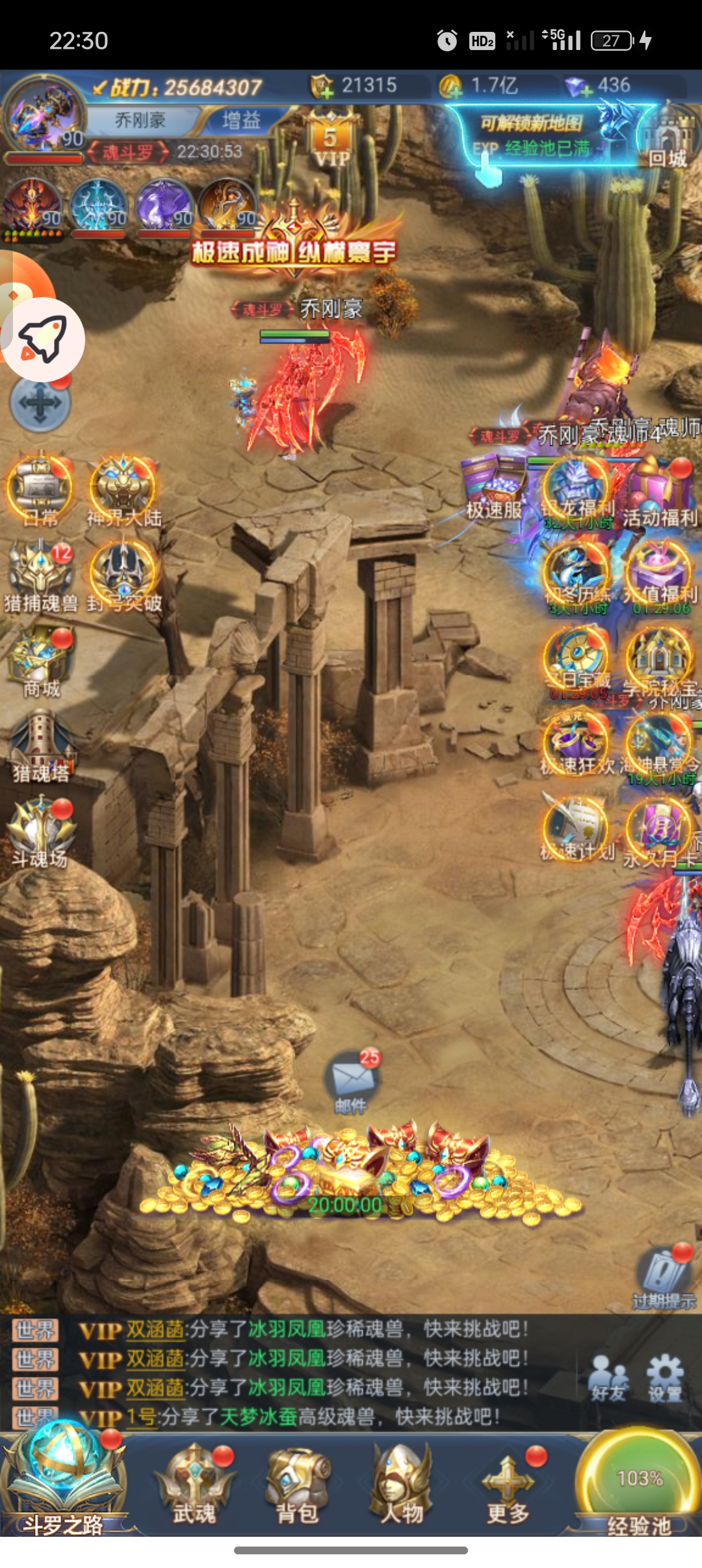
Task: Open the 活动福利 event rewards
Action: pyautogui.click(x=659, y=495)
